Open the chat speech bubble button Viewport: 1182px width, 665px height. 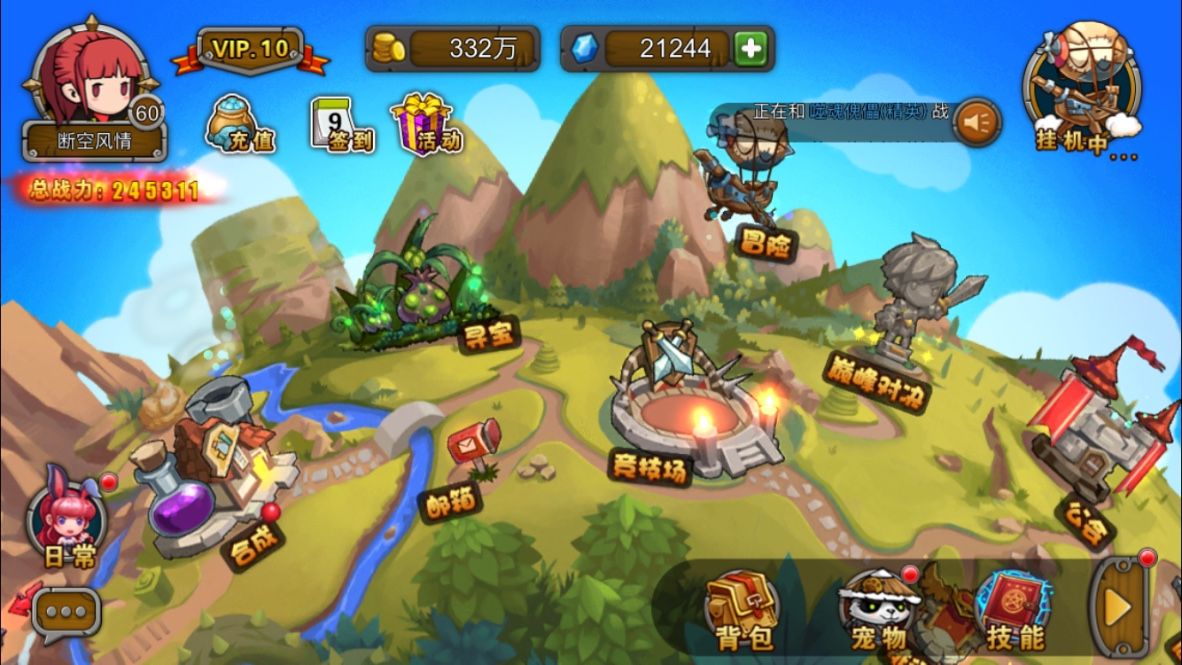click(66, 611)
